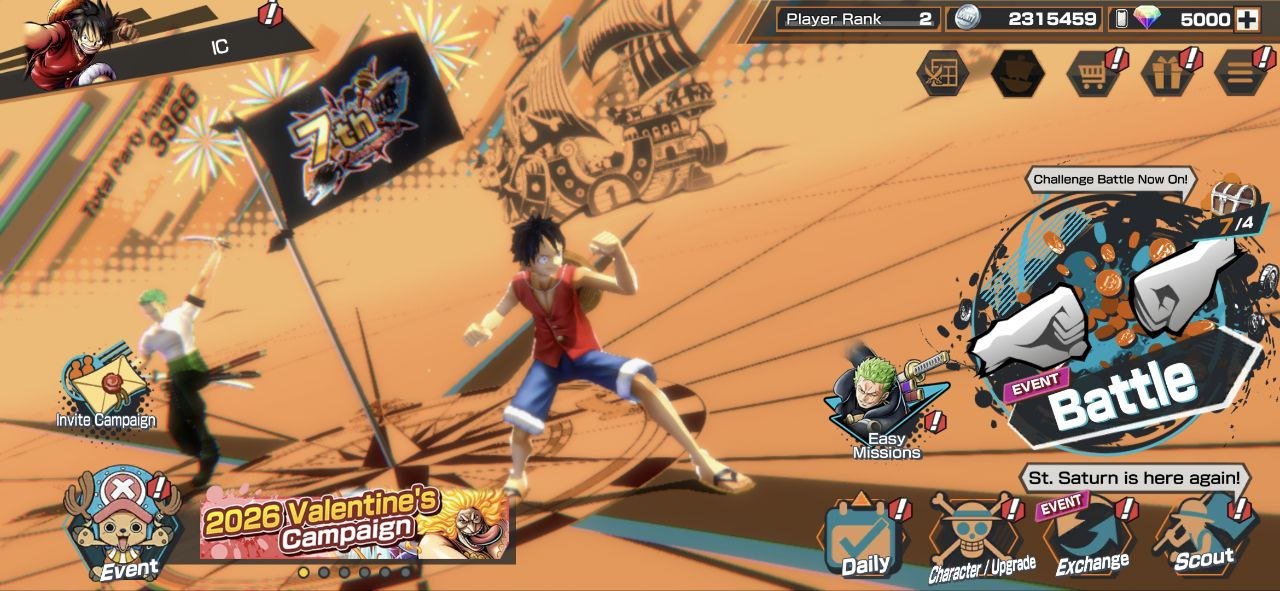Tap the Challenge Battle Now On notice

[1110, 180]
